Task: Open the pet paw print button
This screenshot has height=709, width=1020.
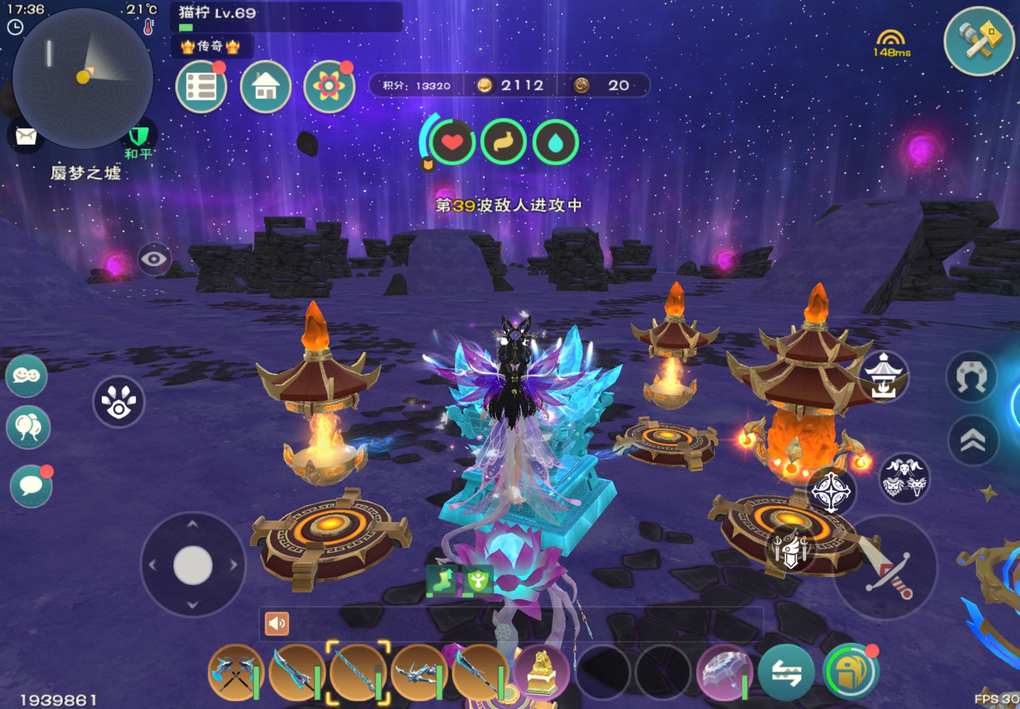Action: [x=119, y=402]
